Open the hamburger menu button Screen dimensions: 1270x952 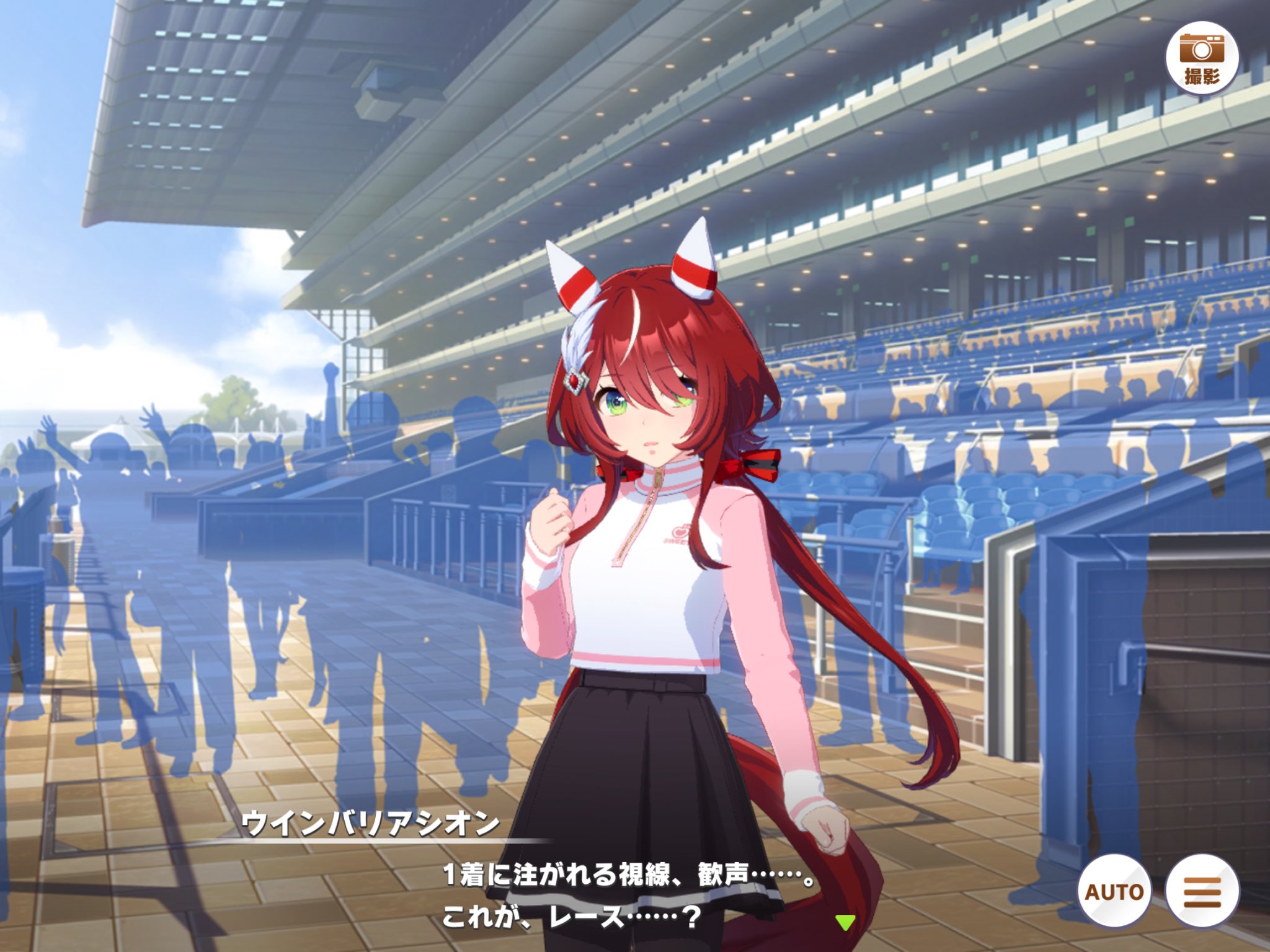click(1202, 891)
